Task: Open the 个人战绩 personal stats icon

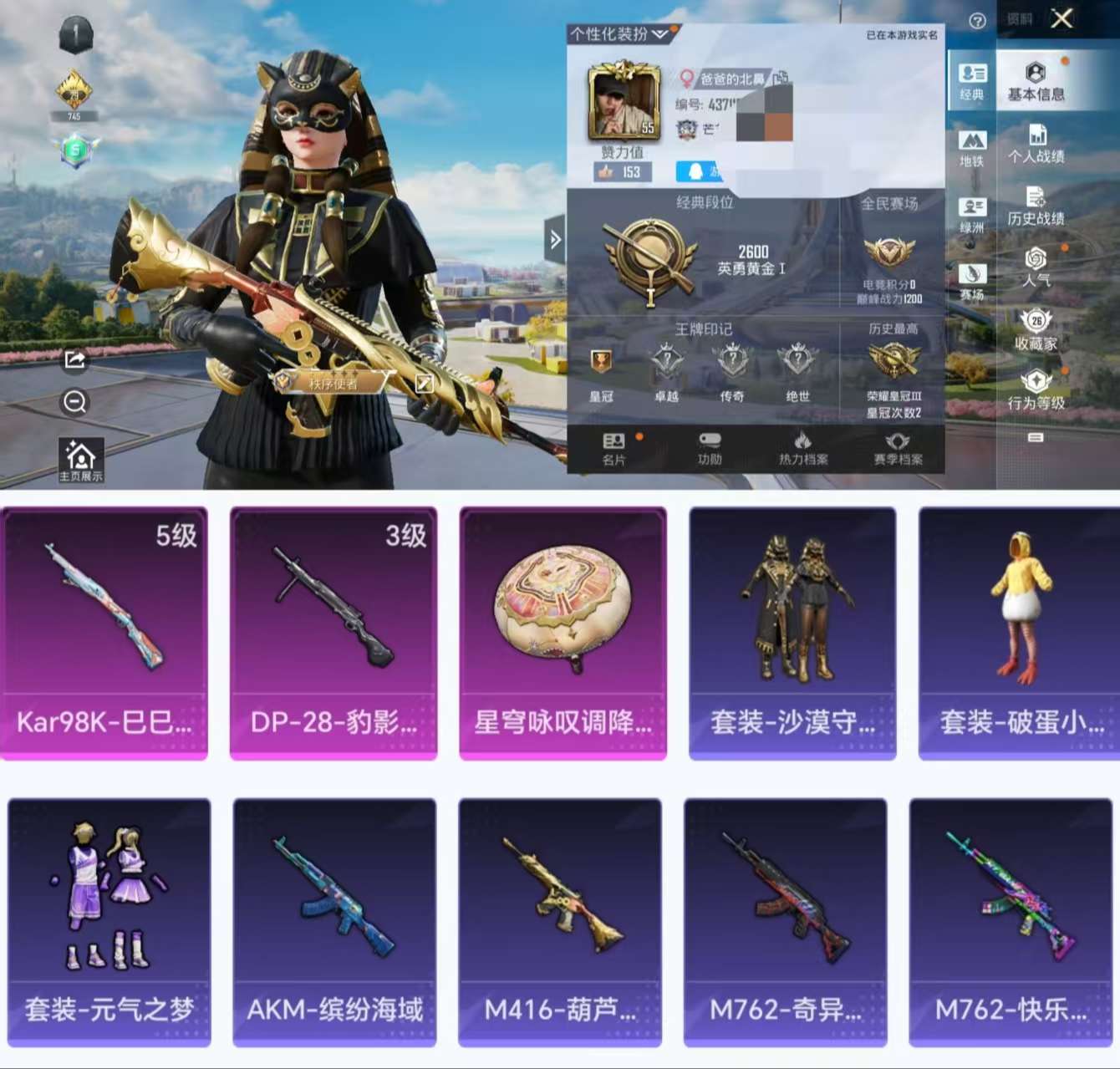Action: 1038,144
